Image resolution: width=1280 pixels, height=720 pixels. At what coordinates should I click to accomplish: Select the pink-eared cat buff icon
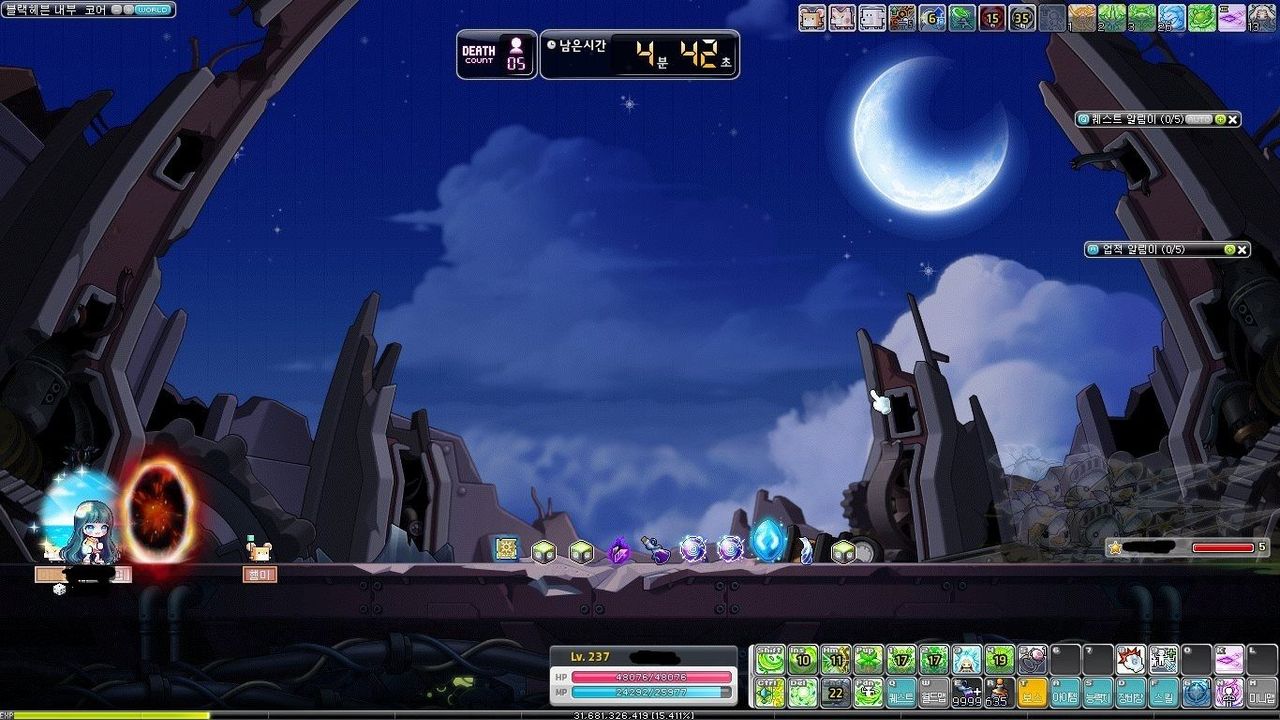point(842,17)
